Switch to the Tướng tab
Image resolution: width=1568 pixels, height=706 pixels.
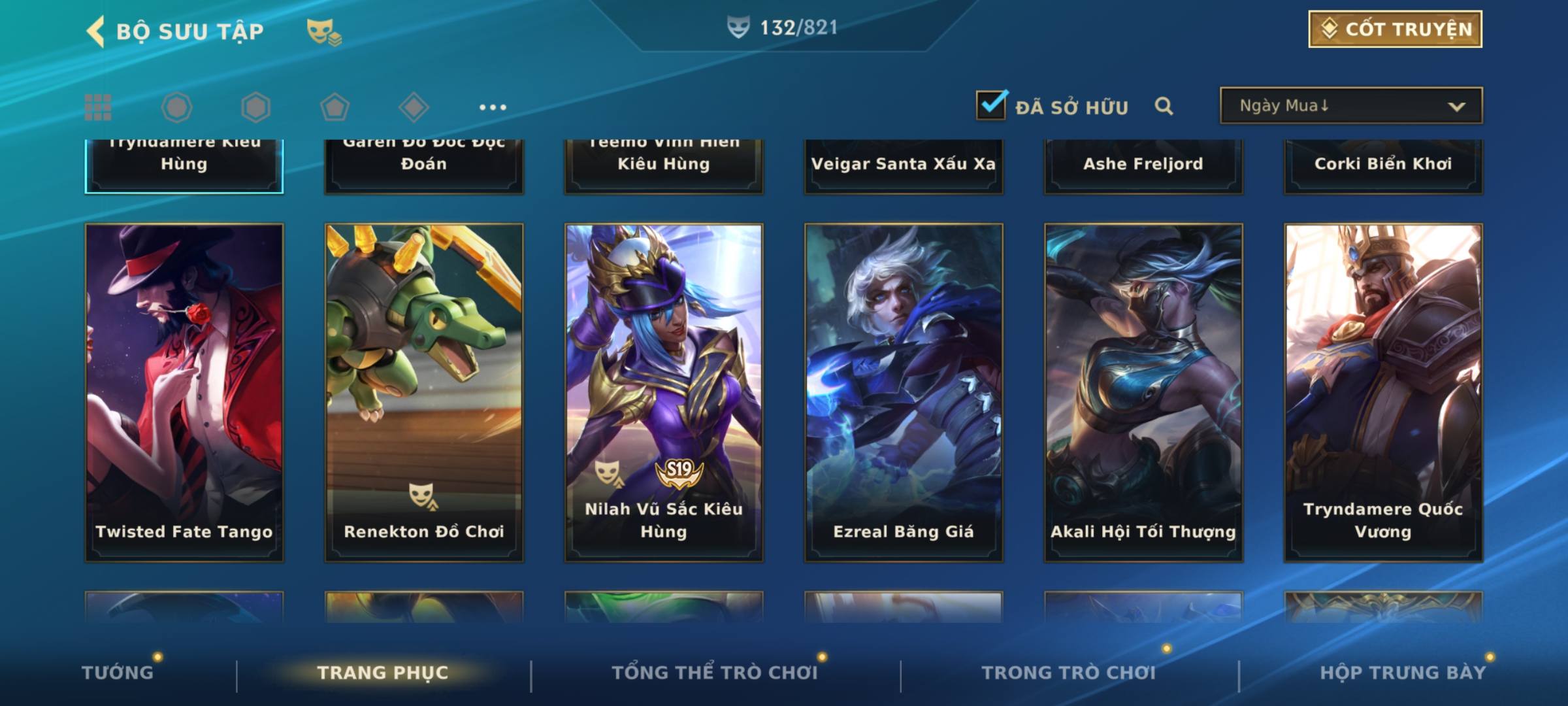(x=118, y=672)
